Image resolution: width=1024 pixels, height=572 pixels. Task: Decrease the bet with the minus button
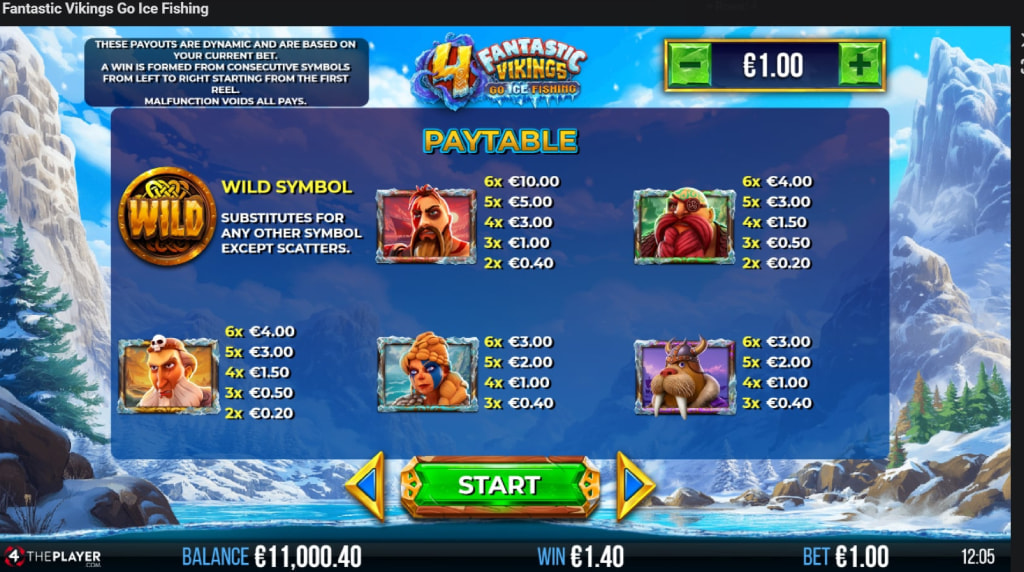[690, 66]
